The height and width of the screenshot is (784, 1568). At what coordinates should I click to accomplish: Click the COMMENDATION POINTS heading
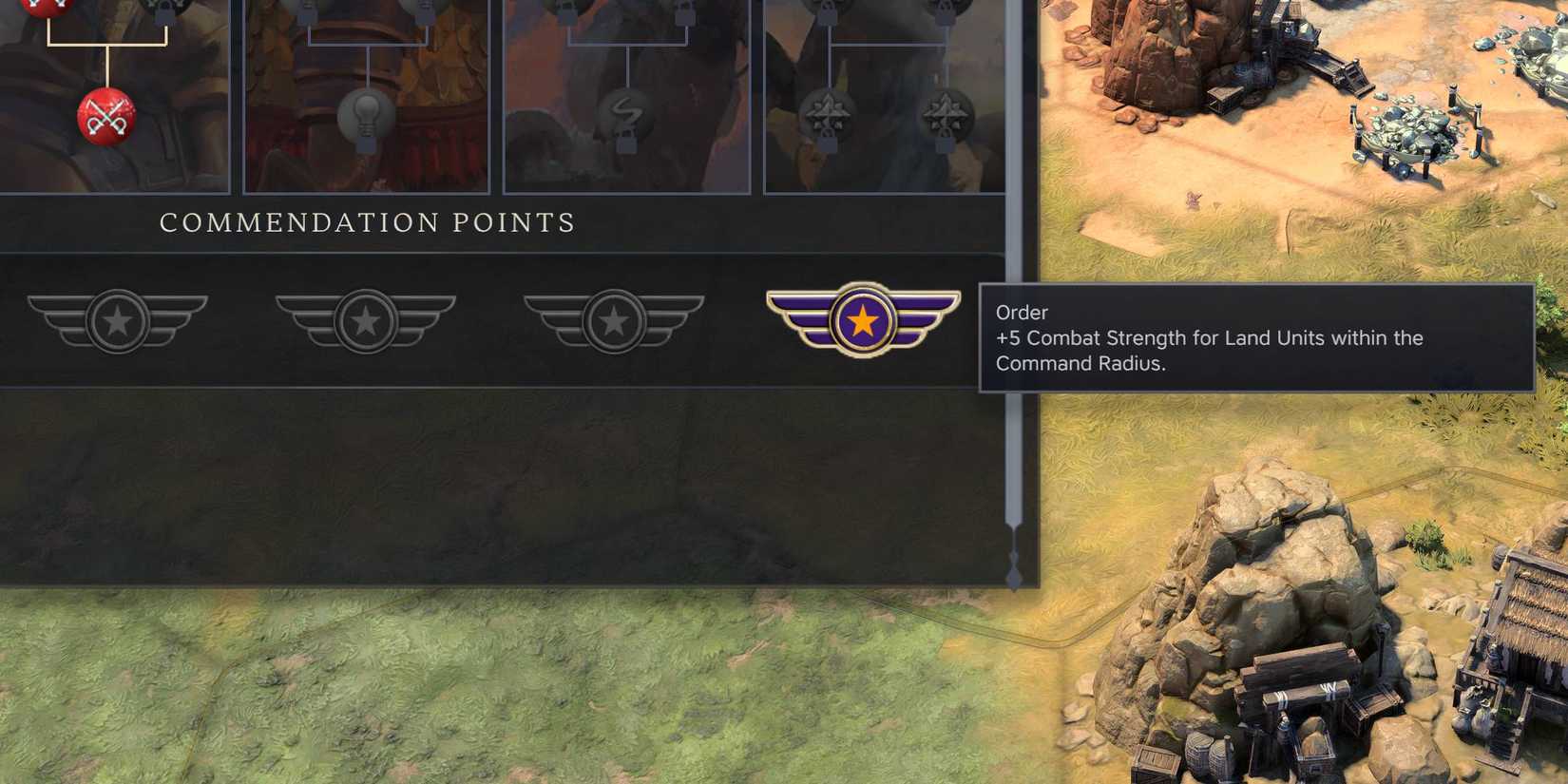(x=366, y=222)
